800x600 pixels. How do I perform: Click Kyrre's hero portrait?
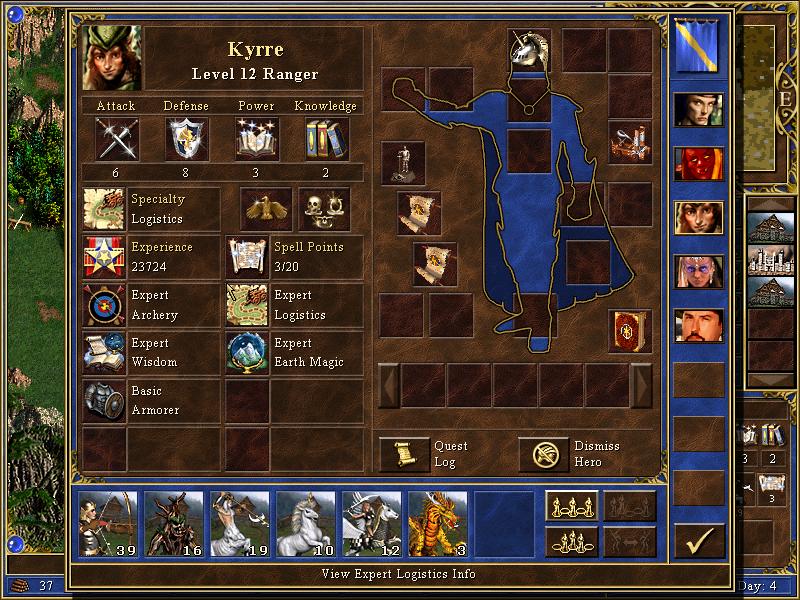113,58
